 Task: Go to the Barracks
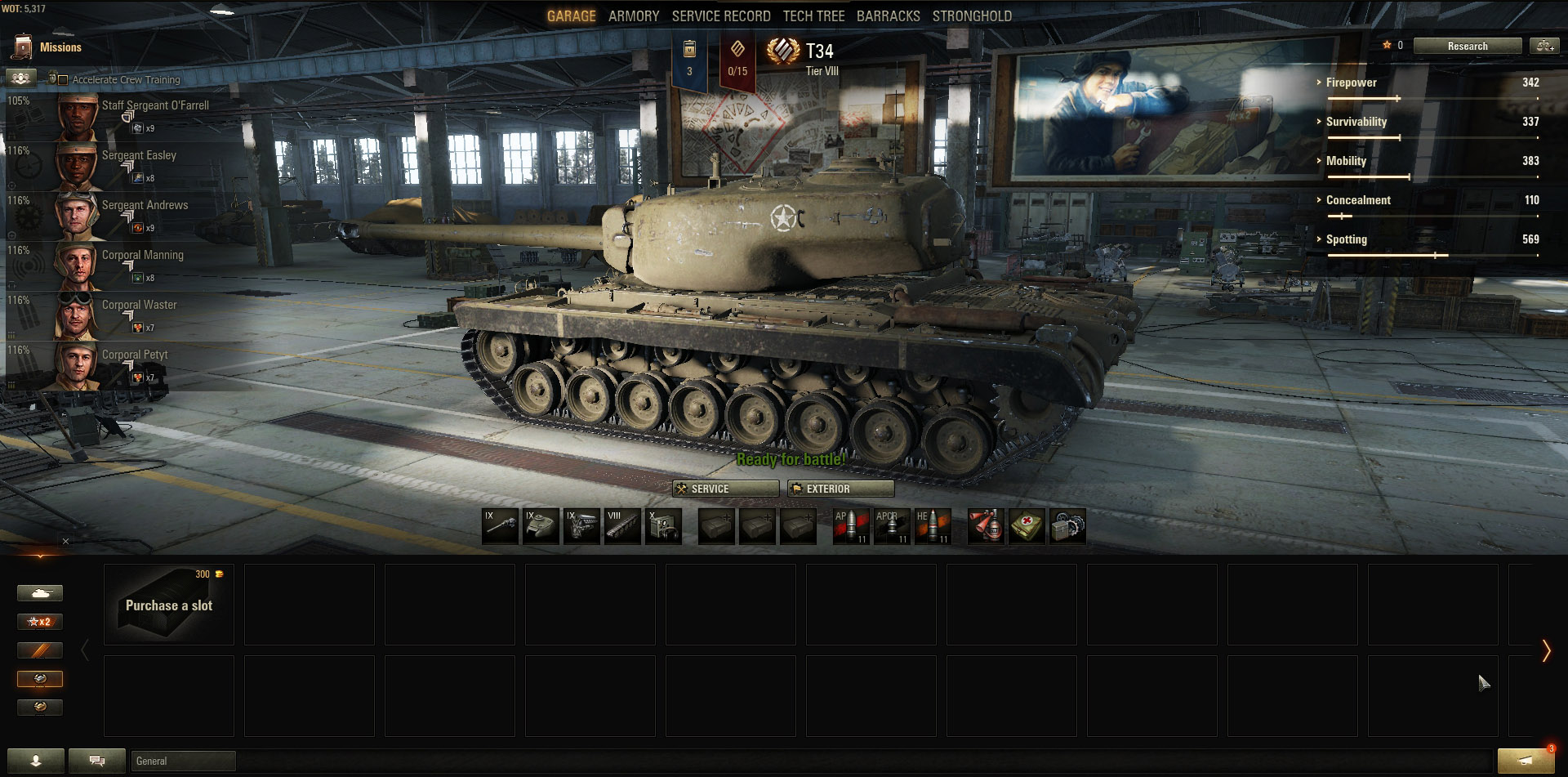click(888, 16)
